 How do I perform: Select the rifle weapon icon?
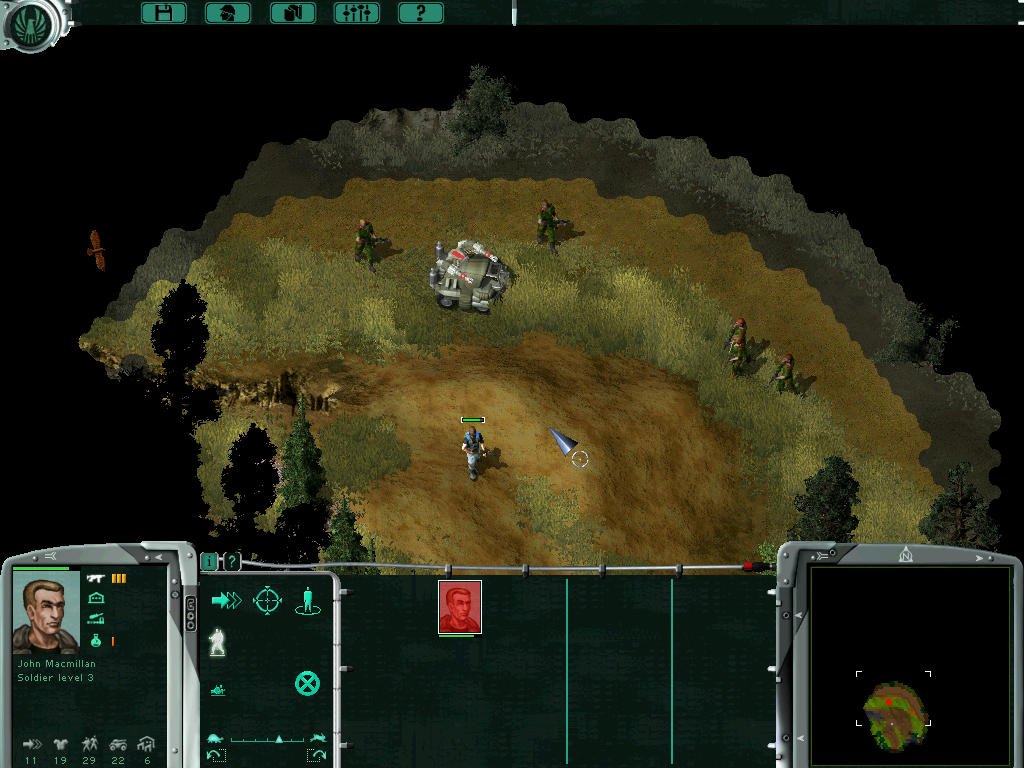pos(97,578)
